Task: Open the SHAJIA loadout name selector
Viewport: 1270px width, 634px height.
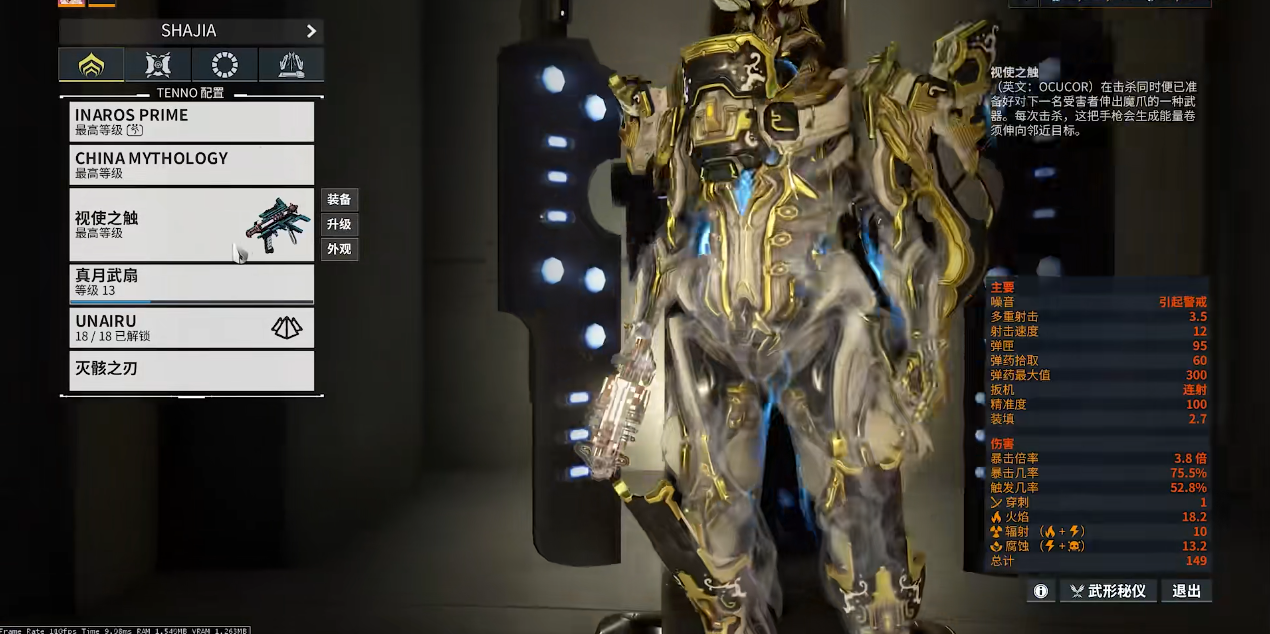Action: pos(191,31)
